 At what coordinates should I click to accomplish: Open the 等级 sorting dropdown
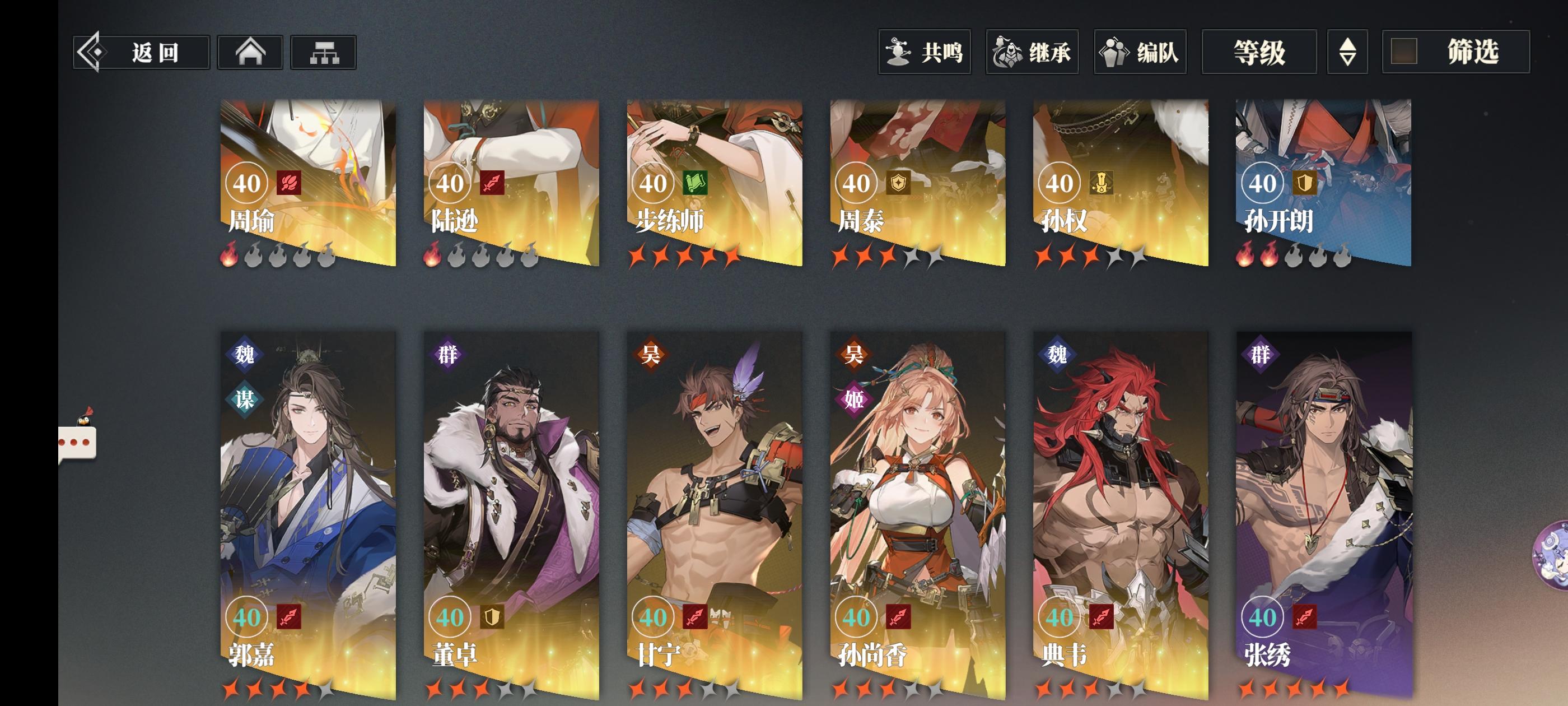(x=1258, y=53)
